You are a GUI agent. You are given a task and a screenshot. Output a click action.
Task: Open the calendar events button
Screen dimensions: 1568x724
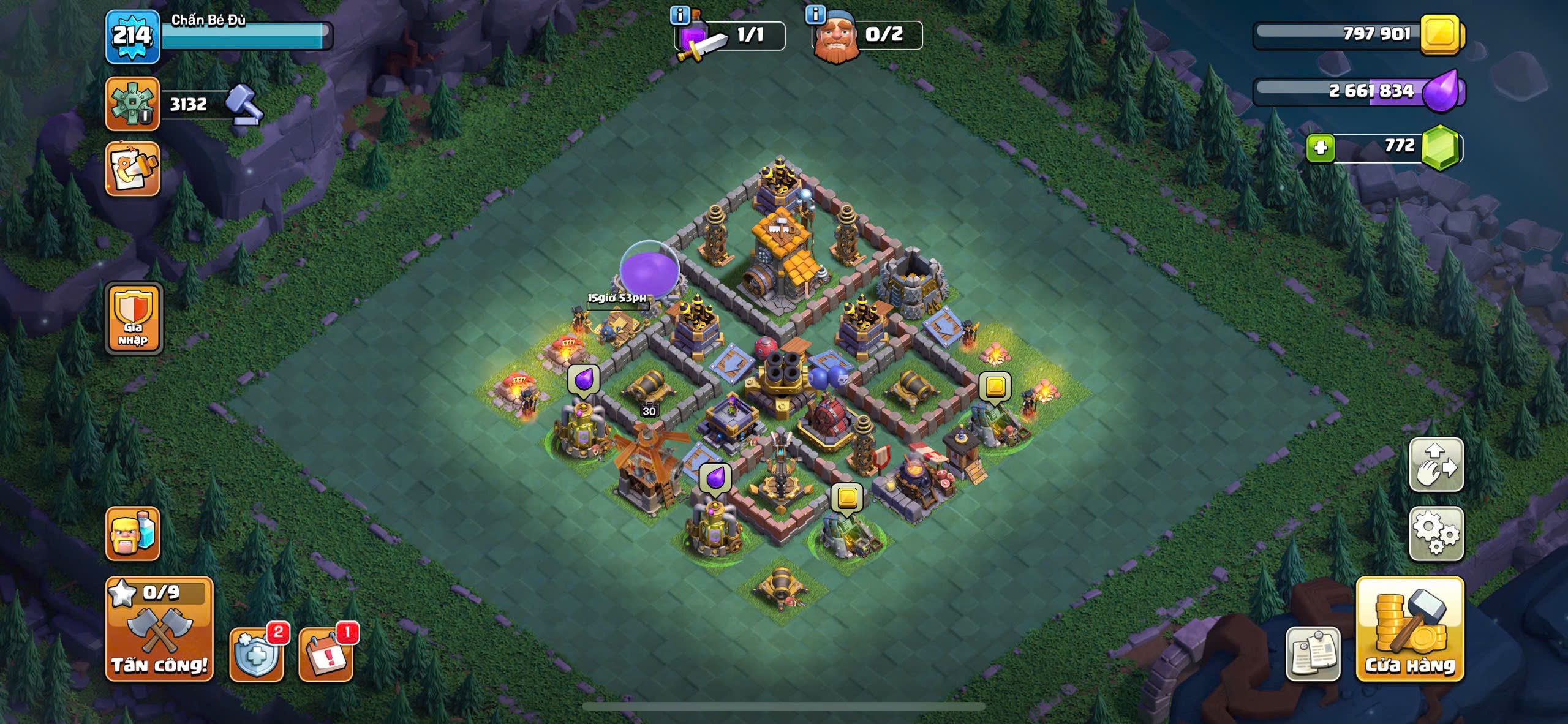(x=326, y=654)
